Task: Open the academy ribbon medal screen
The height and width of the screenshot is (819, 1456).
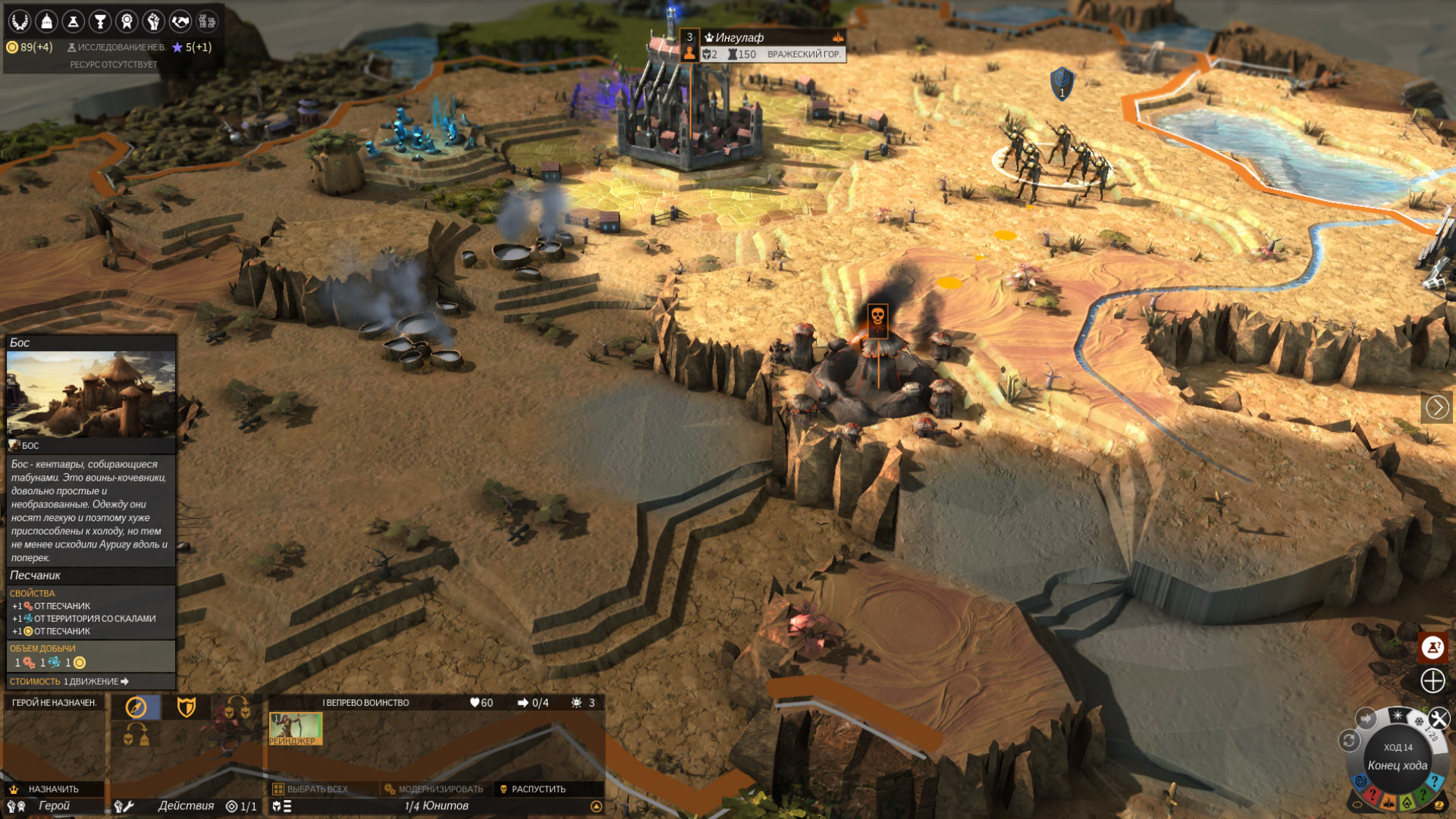Action: pos(127,21)
